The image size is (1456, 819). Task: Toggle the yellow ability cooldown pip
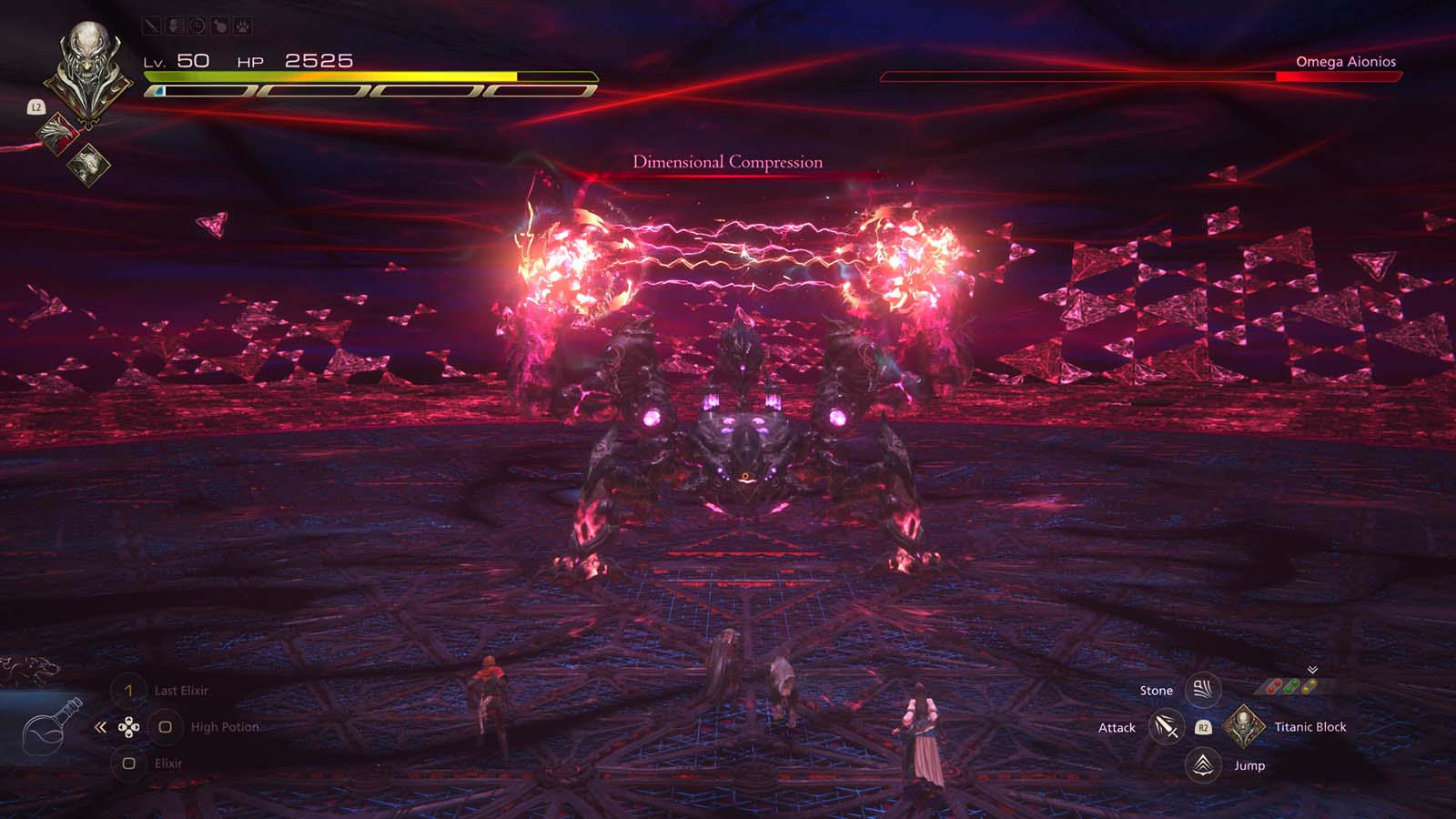click(1309, 685)
